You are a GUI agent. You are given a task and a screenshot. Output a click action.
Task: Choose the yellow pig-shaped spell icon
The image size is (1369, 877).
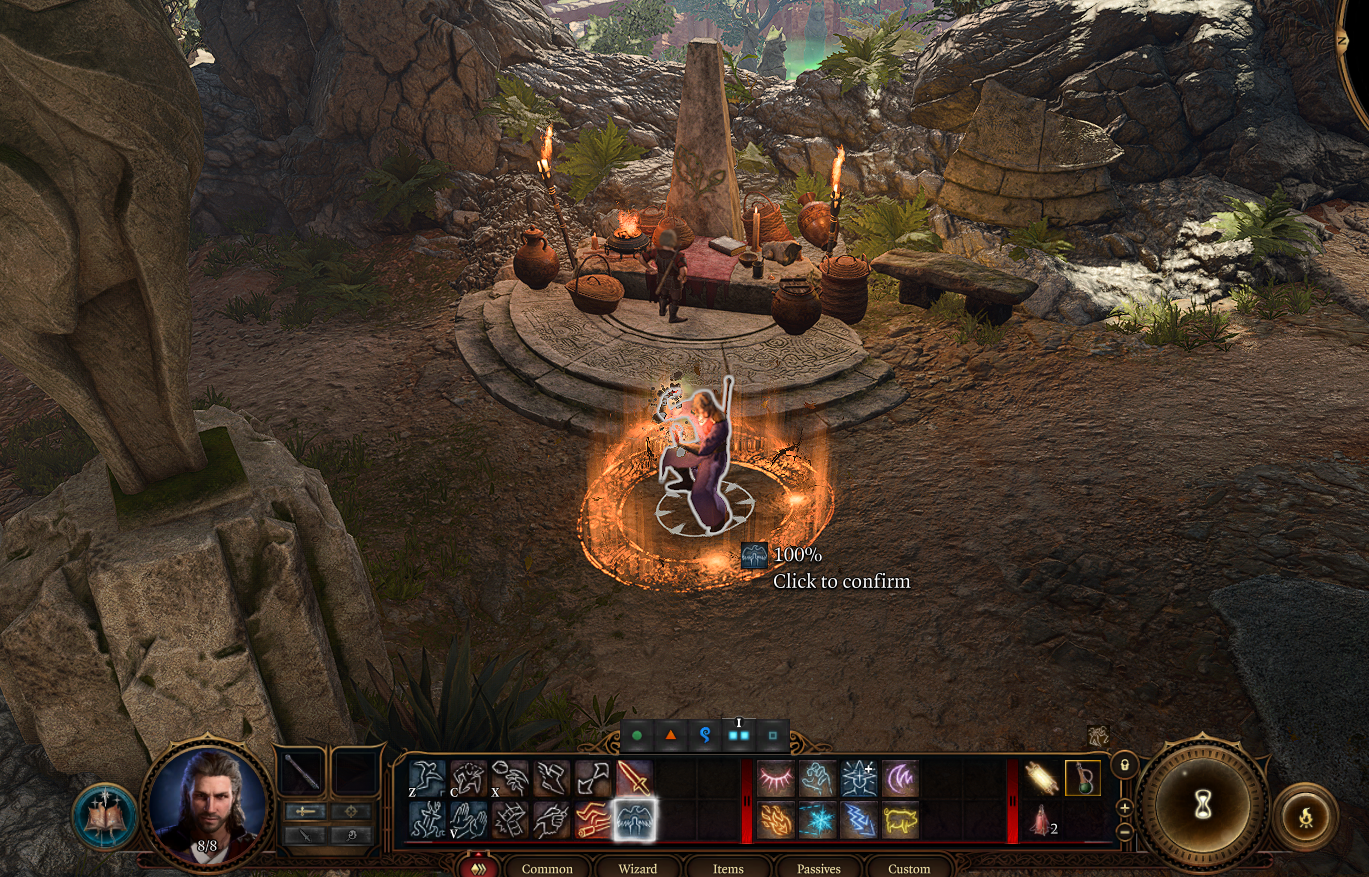tap(900, 820)
